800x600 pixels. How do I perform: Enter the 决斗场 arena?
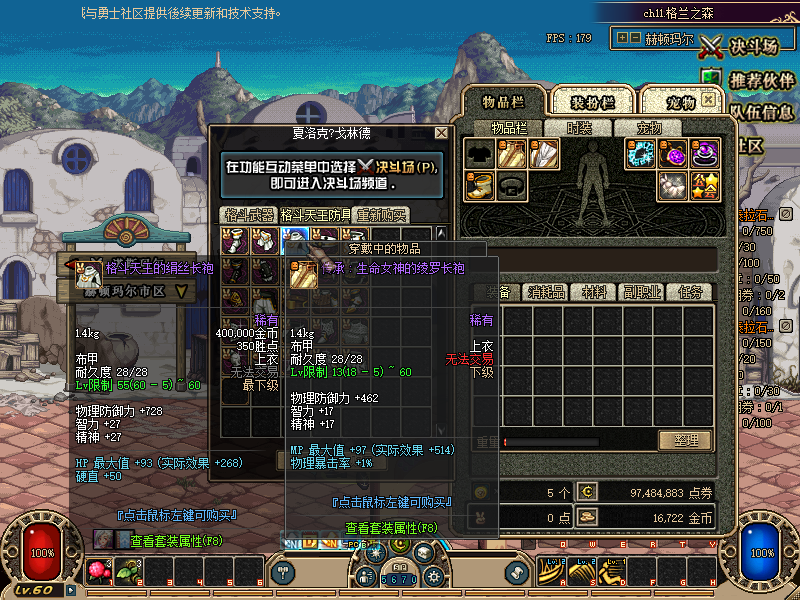[738, 46]
